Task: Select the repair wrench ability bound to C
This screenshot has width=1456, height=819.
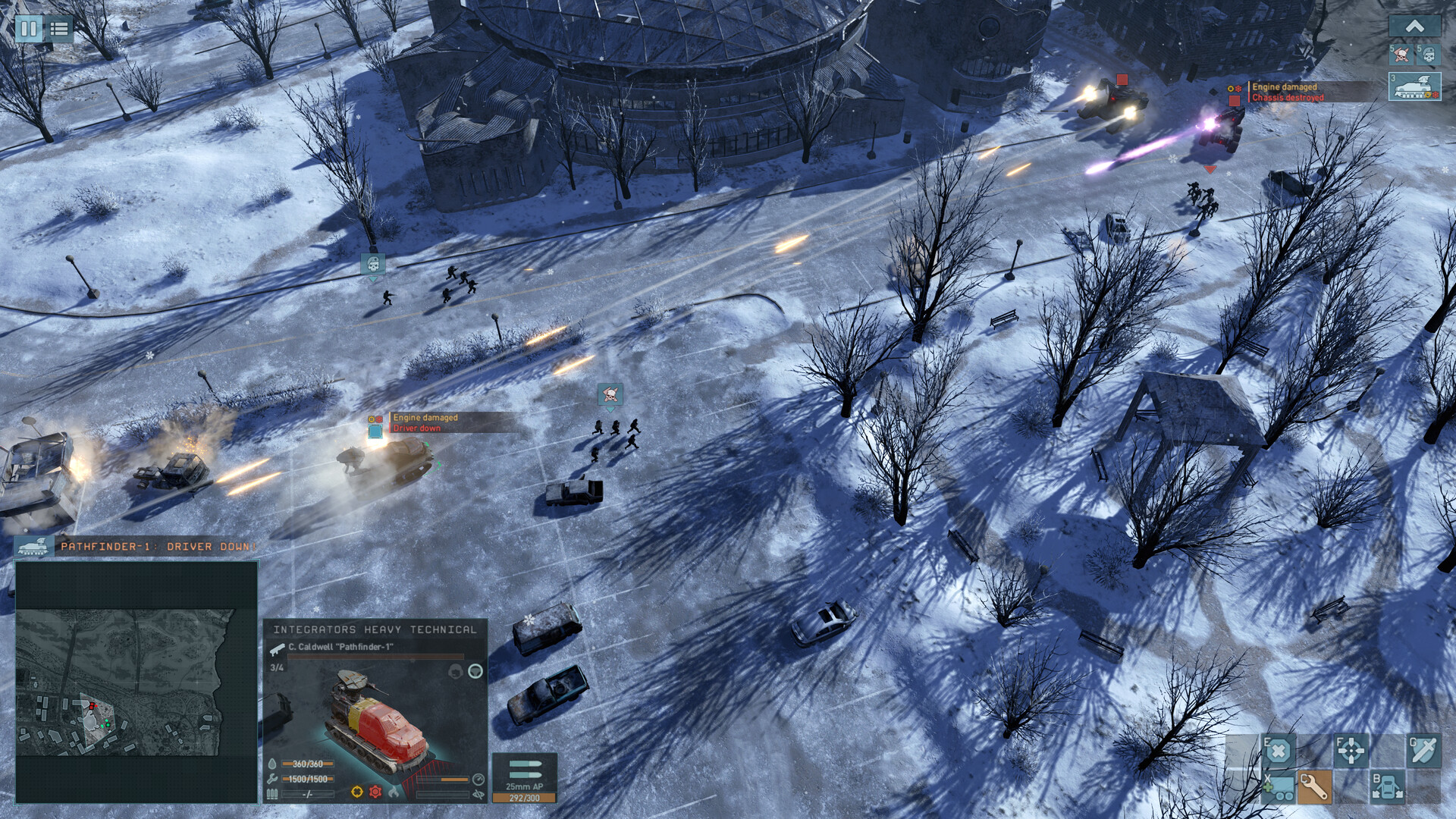Action: (x=1314, y=789)
